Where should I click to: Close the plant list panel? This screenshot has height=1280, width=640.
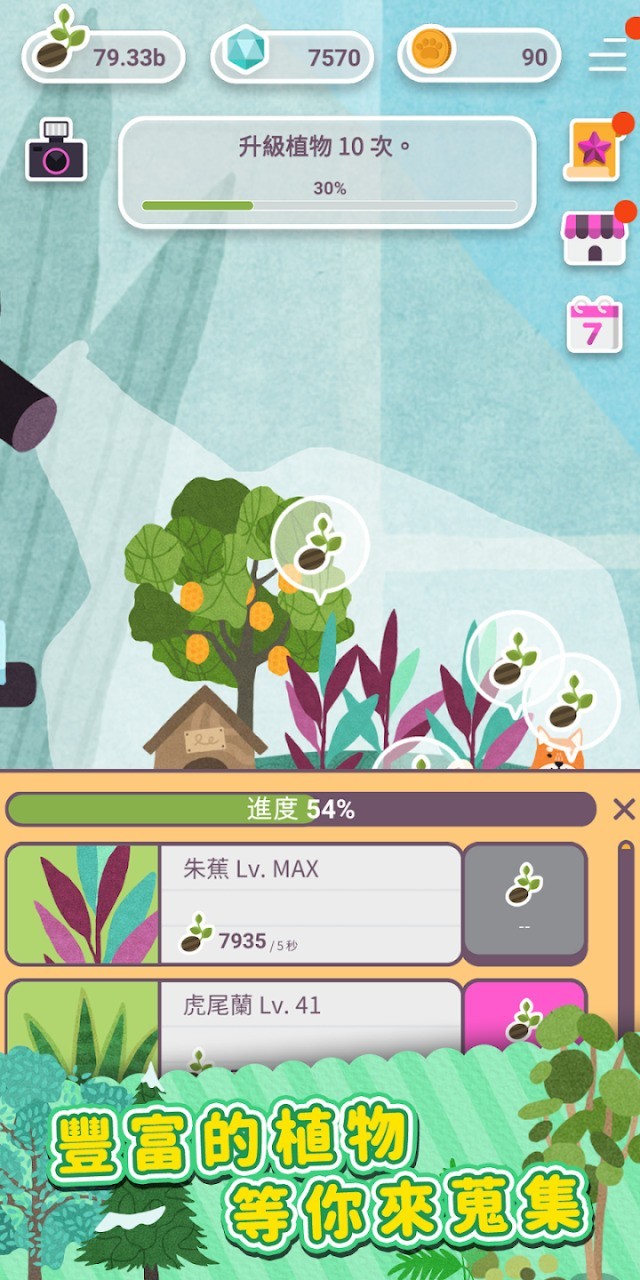pyautogui.click(x=623, y=809)
